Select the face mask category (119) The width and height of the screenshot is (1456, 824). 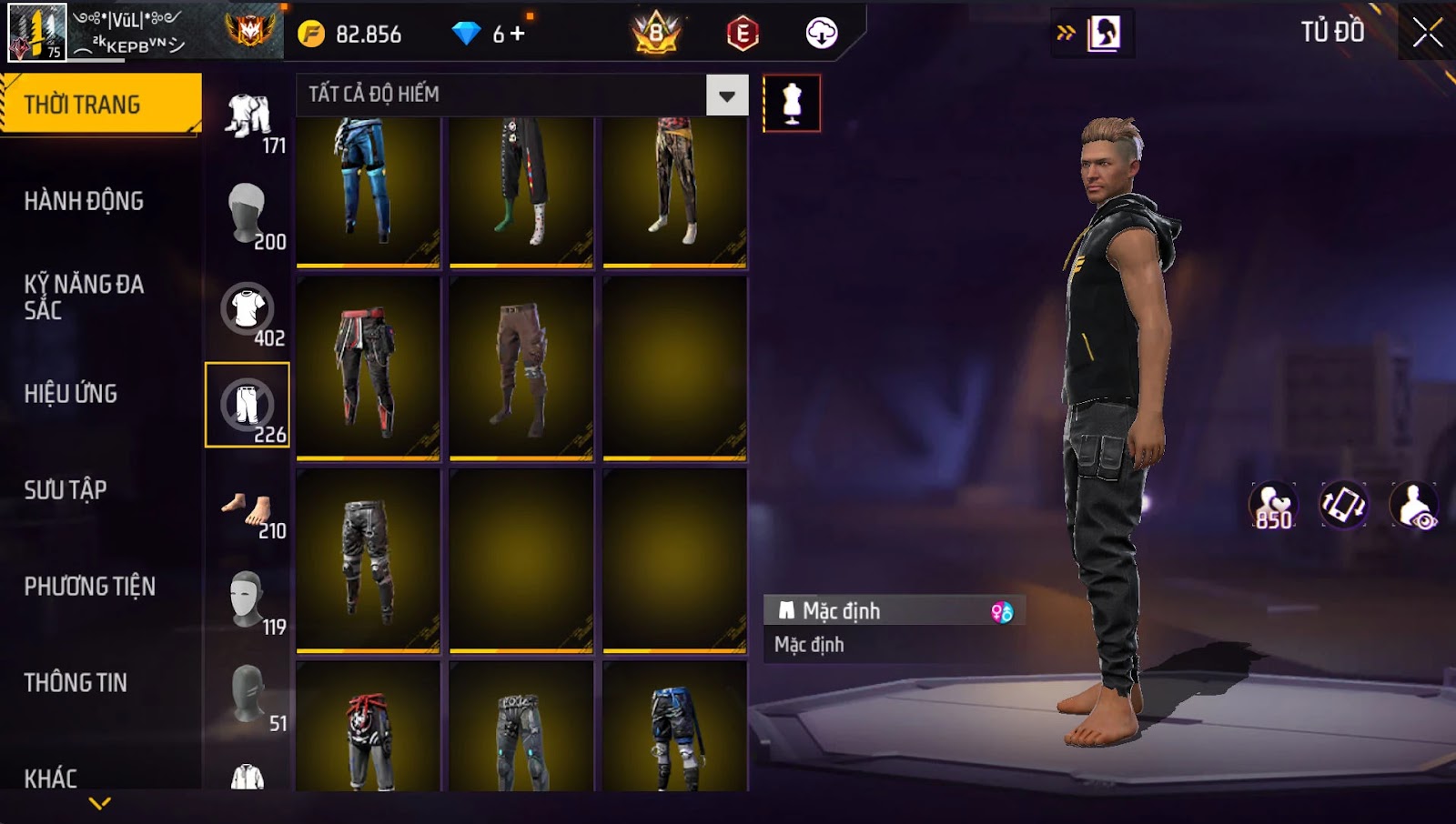click(248, 600)
